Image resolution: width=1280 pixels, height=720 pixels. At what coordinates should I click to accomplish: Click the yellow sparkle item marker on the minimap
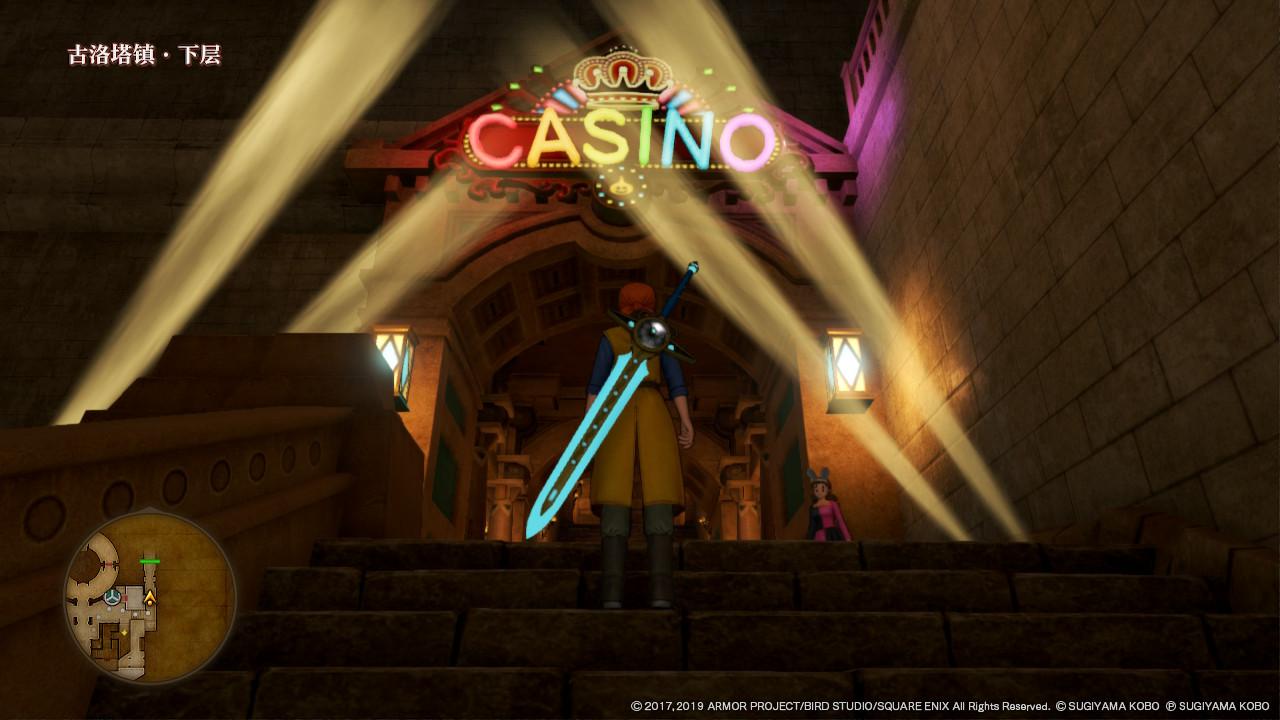(x=124, y=631)
